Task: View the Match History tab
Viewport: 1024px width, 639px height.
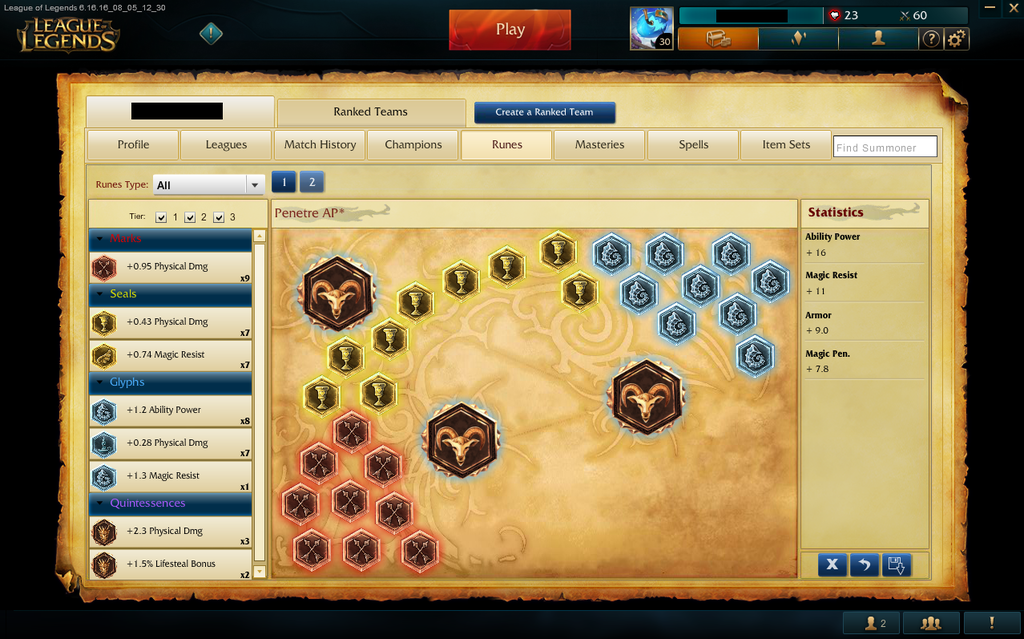Action: click(320, 145)
